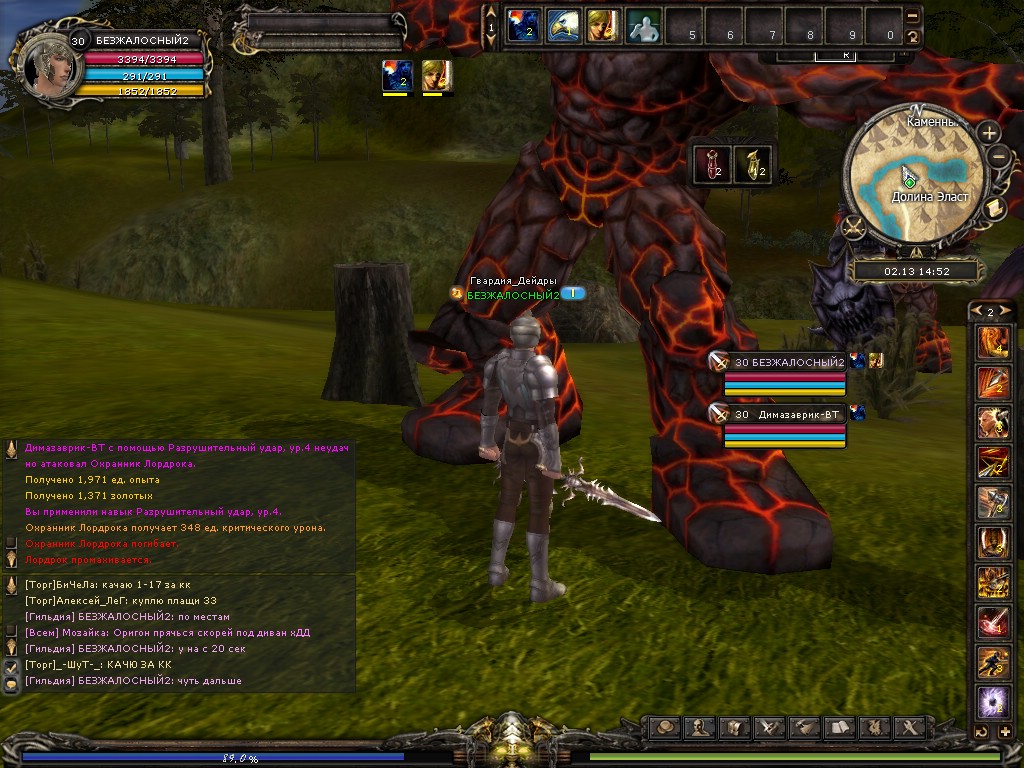This screenshot has width=1024, height=768.
Task: Cast the purple orb skill on side bar
Action: point(993,702)
